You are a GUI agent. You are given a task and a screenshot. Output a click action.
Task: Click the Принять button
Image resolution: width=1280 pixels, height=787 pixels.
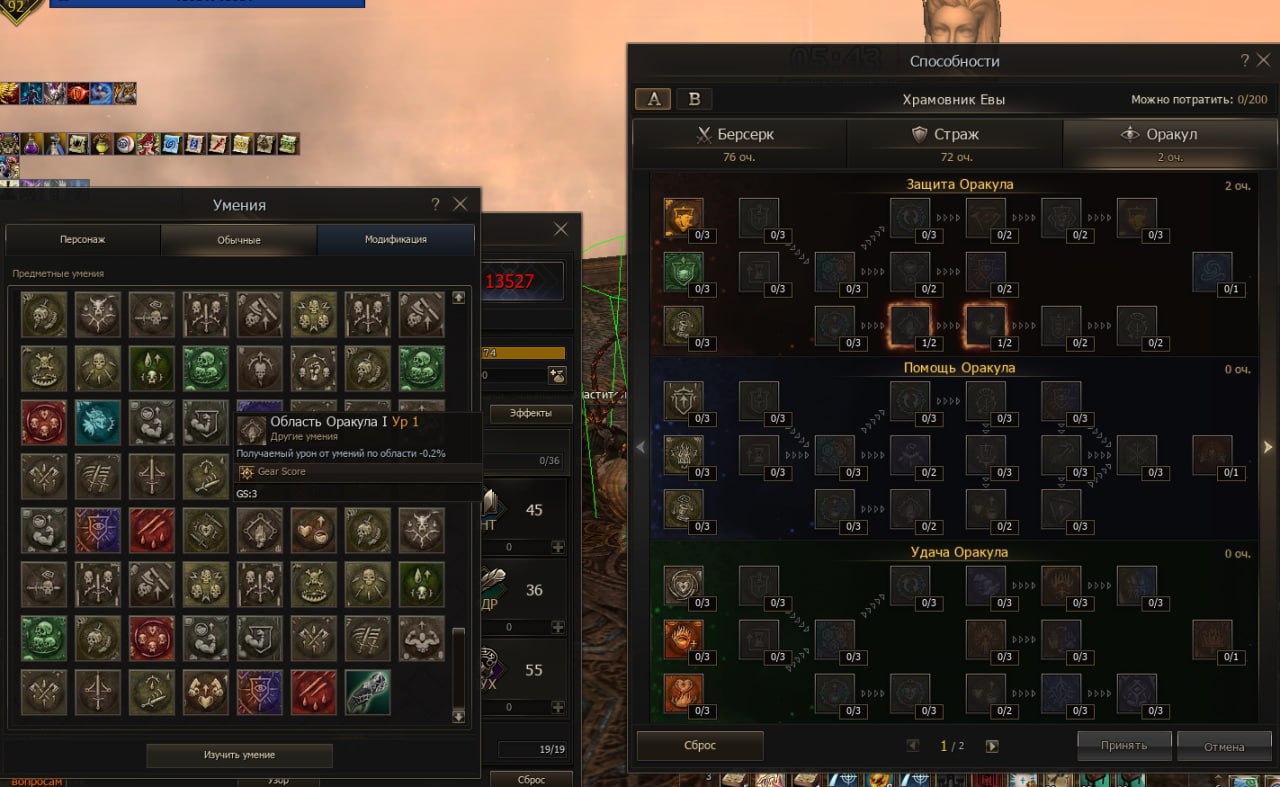click(1124, 745)
